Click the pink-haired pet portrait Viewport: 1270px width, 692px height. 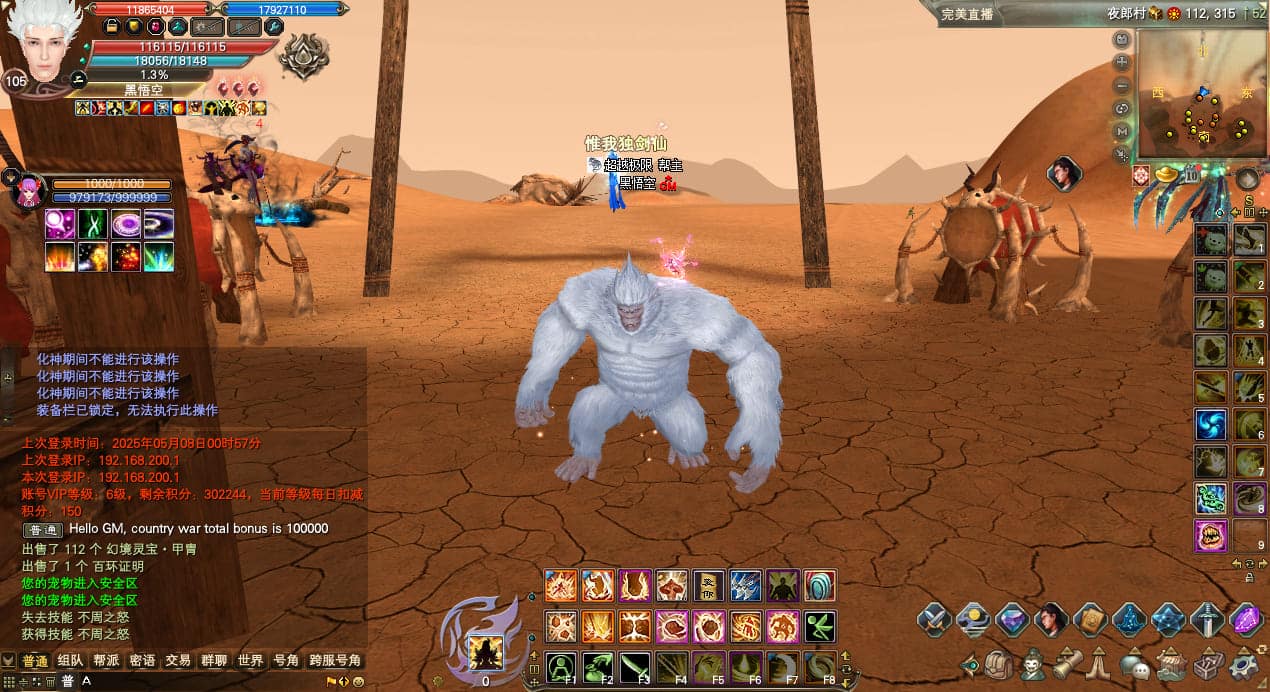pyautogui.click(x=29, y=190)
